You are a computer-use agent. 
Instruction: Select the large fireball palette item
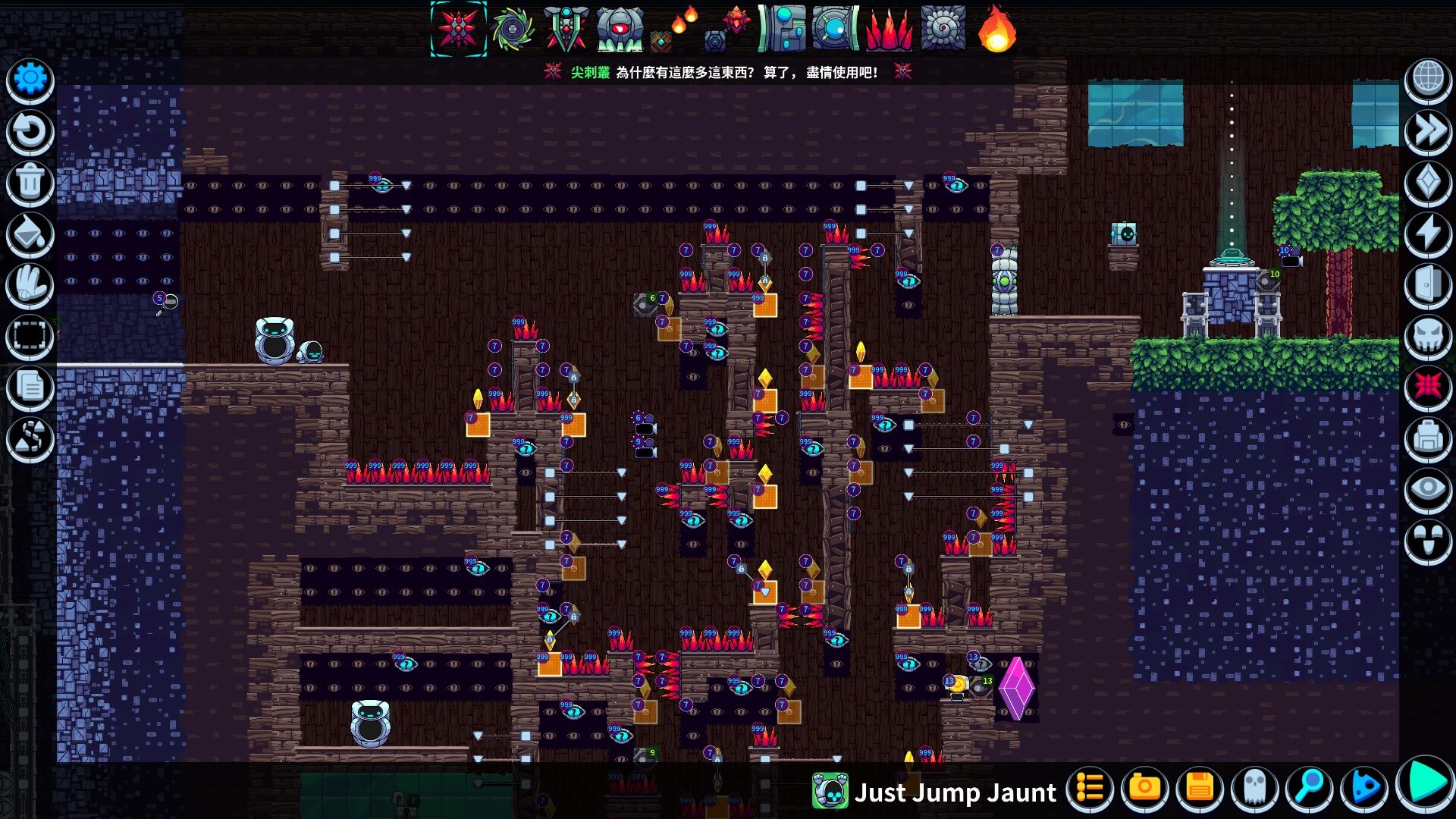(996, 30)
